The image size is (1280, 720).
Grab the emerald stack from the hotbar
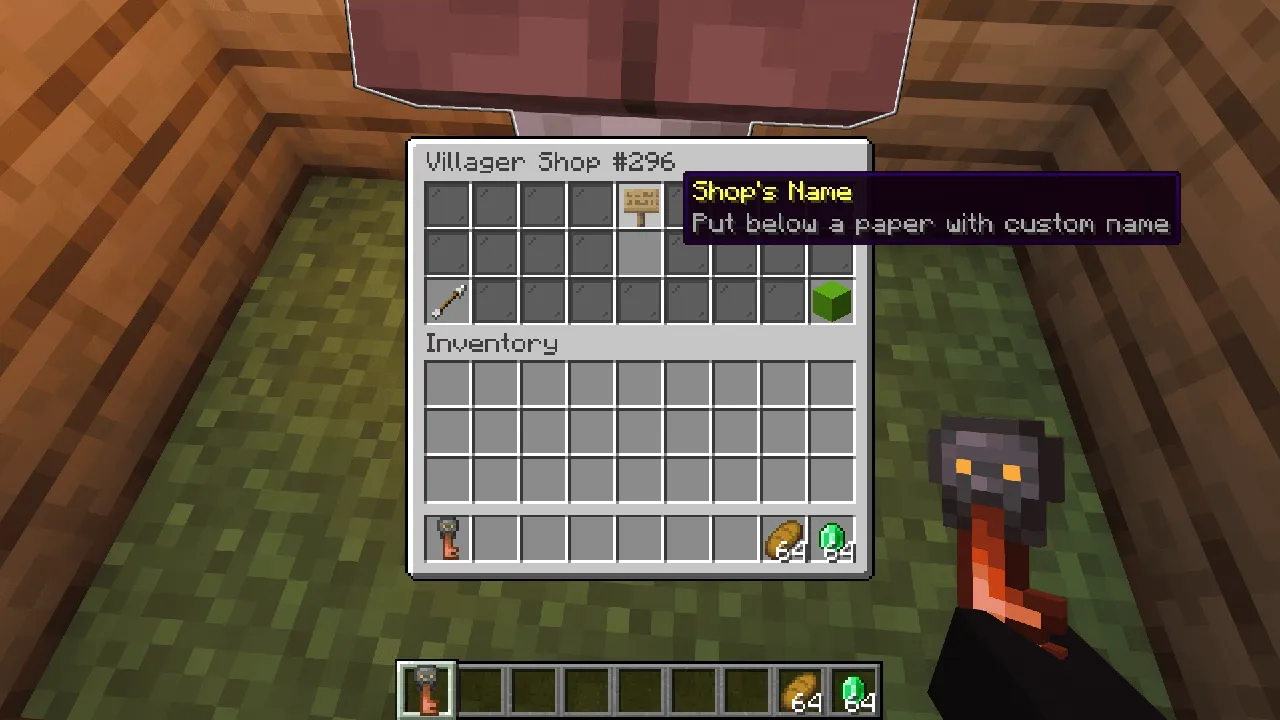click(853, 687)
